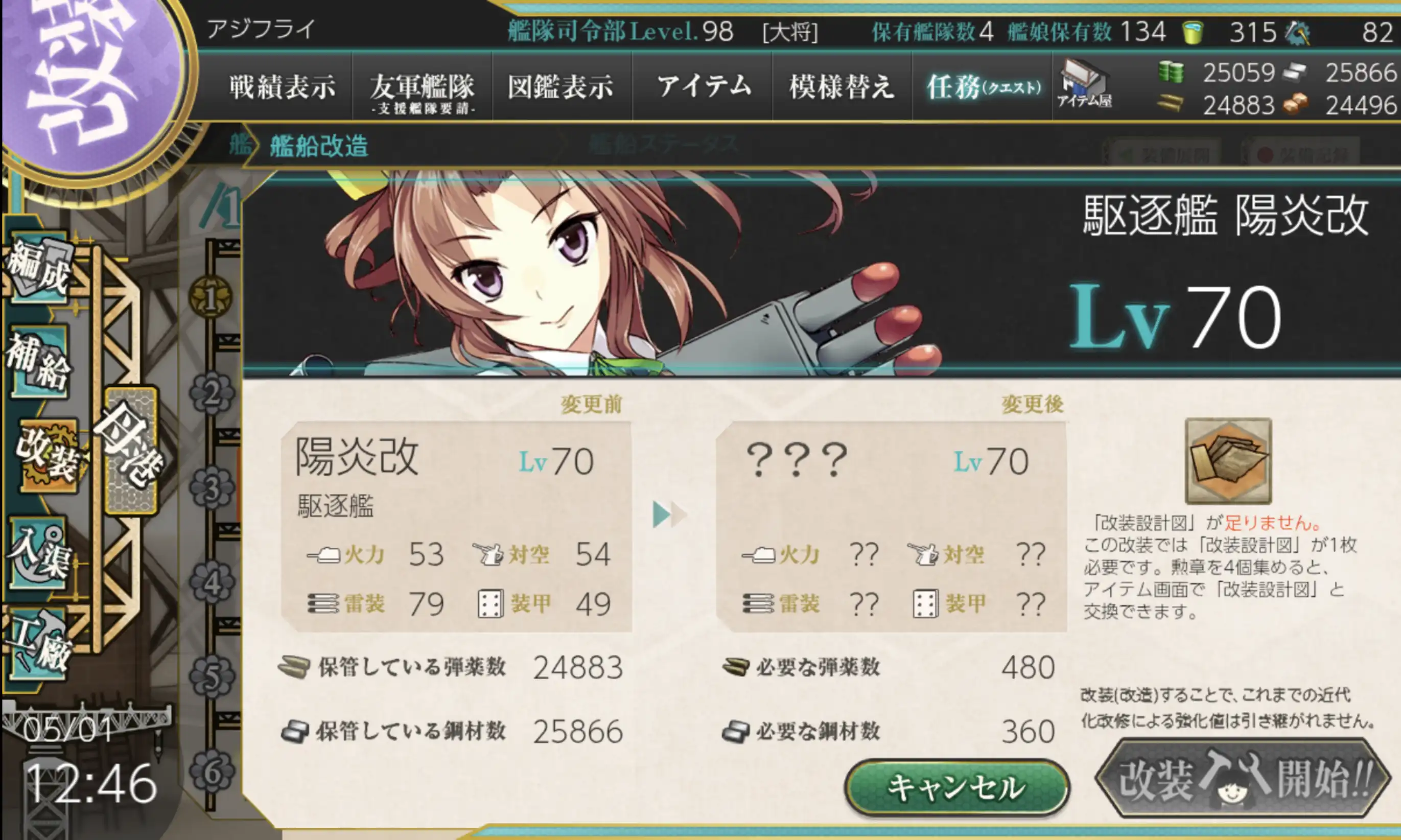
Task: Open 友軍艦隊 friendly fleet menu
Action: pyautogui.click(x=422, y=90)
